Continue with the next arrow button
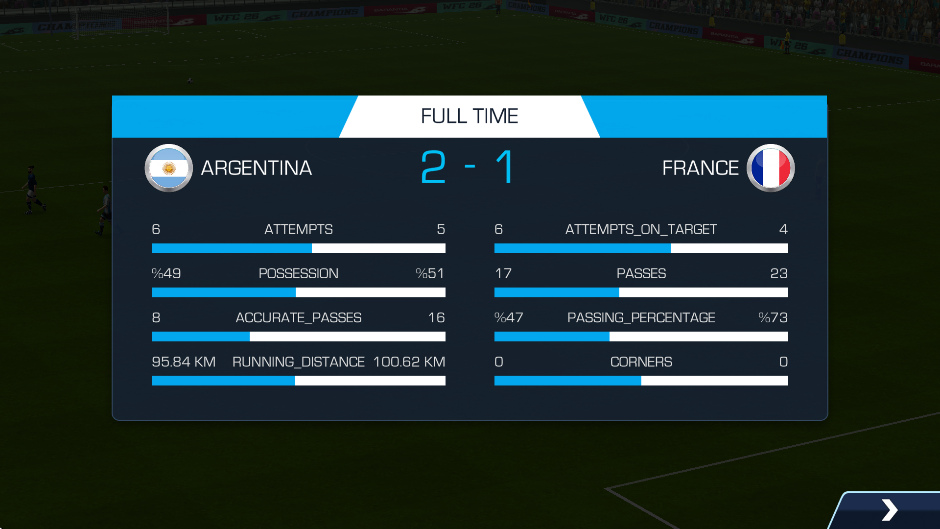Screen dimensions: 940x529 (889, 510)
